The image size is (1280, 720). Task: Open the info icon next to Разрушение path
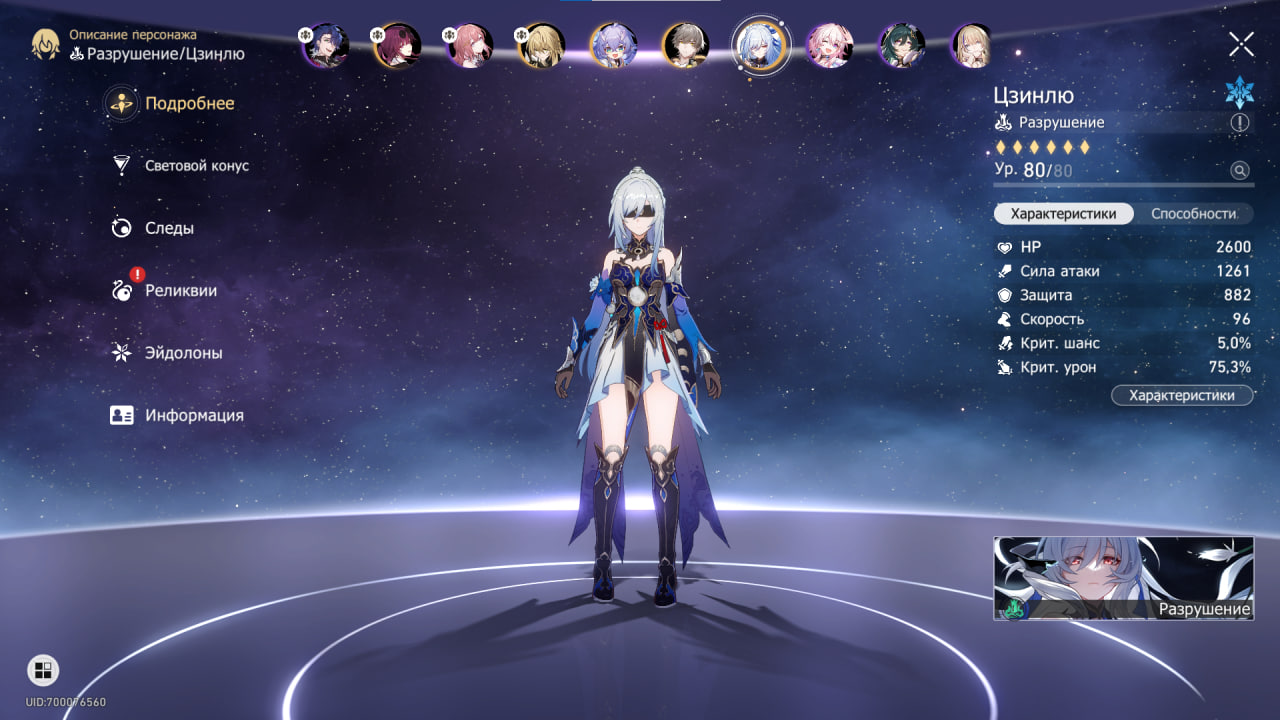point(1240,123)
